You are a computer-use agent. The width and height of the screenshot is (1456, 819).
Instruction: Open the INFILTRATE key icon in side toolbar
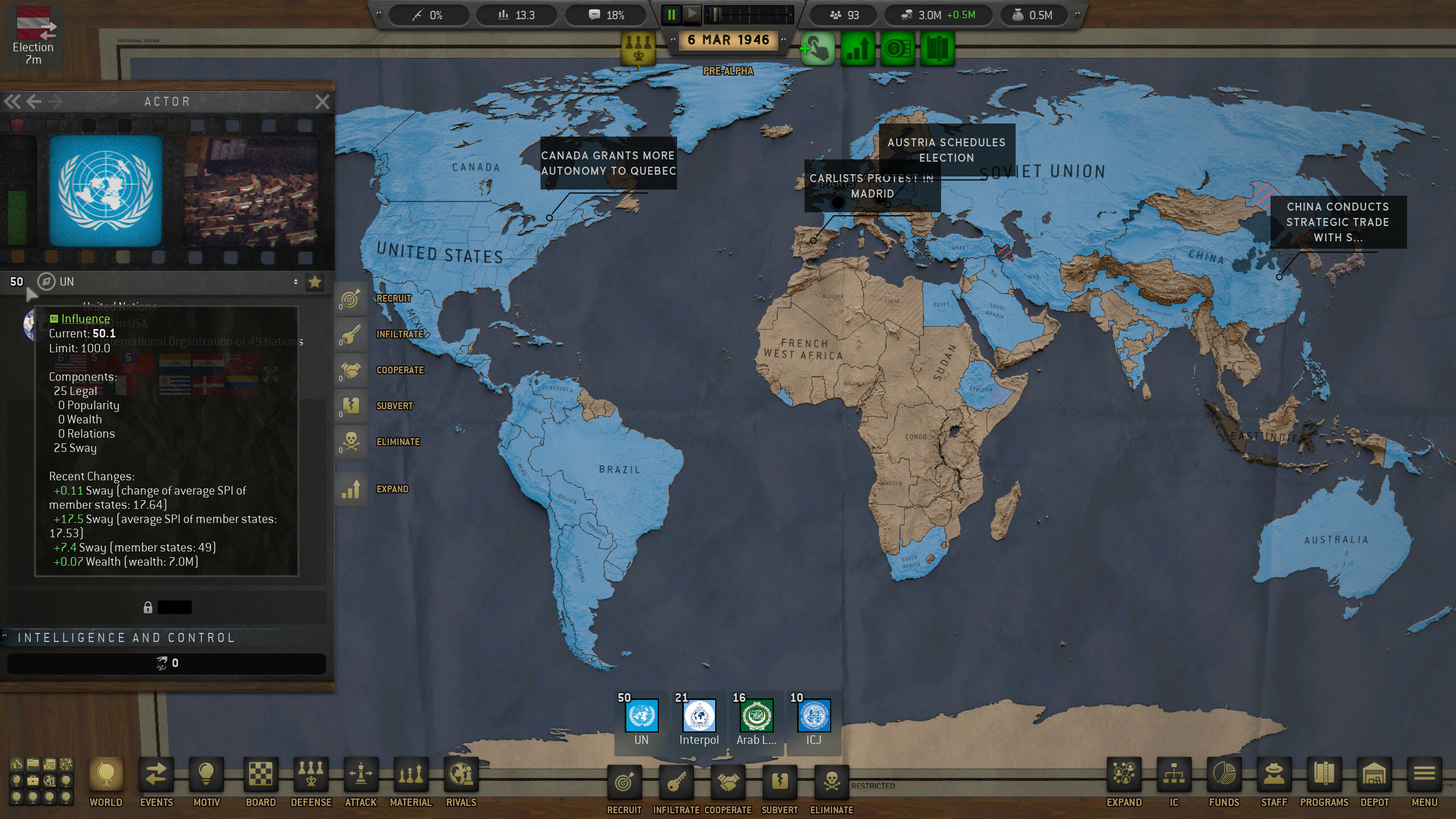tap(351, 335)
